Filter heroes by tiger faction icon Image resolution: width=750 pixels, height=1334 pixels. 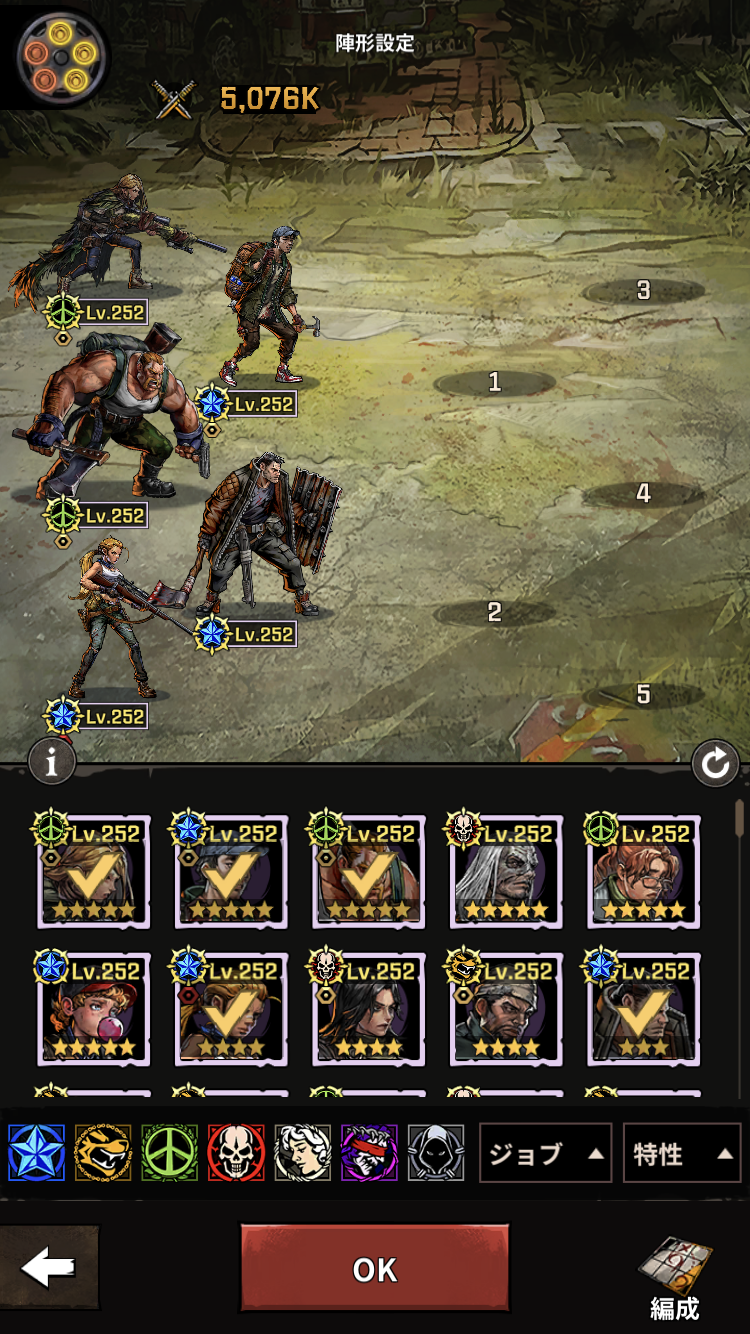tap(103, 1153)
